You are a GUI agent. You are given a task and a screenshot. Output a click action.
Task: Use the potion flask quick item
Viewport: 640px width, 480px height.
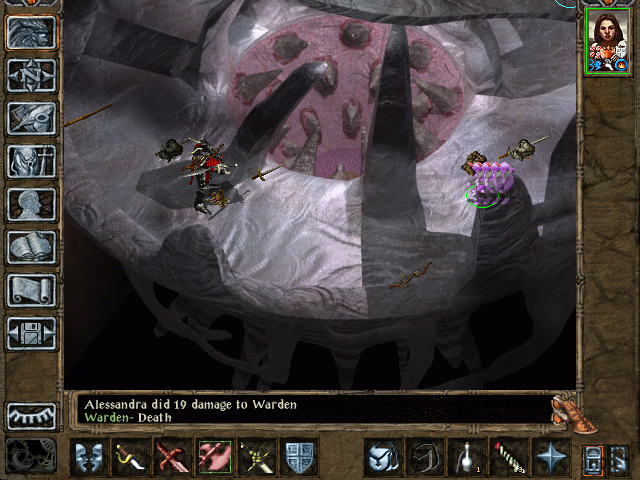click(465, 456)
